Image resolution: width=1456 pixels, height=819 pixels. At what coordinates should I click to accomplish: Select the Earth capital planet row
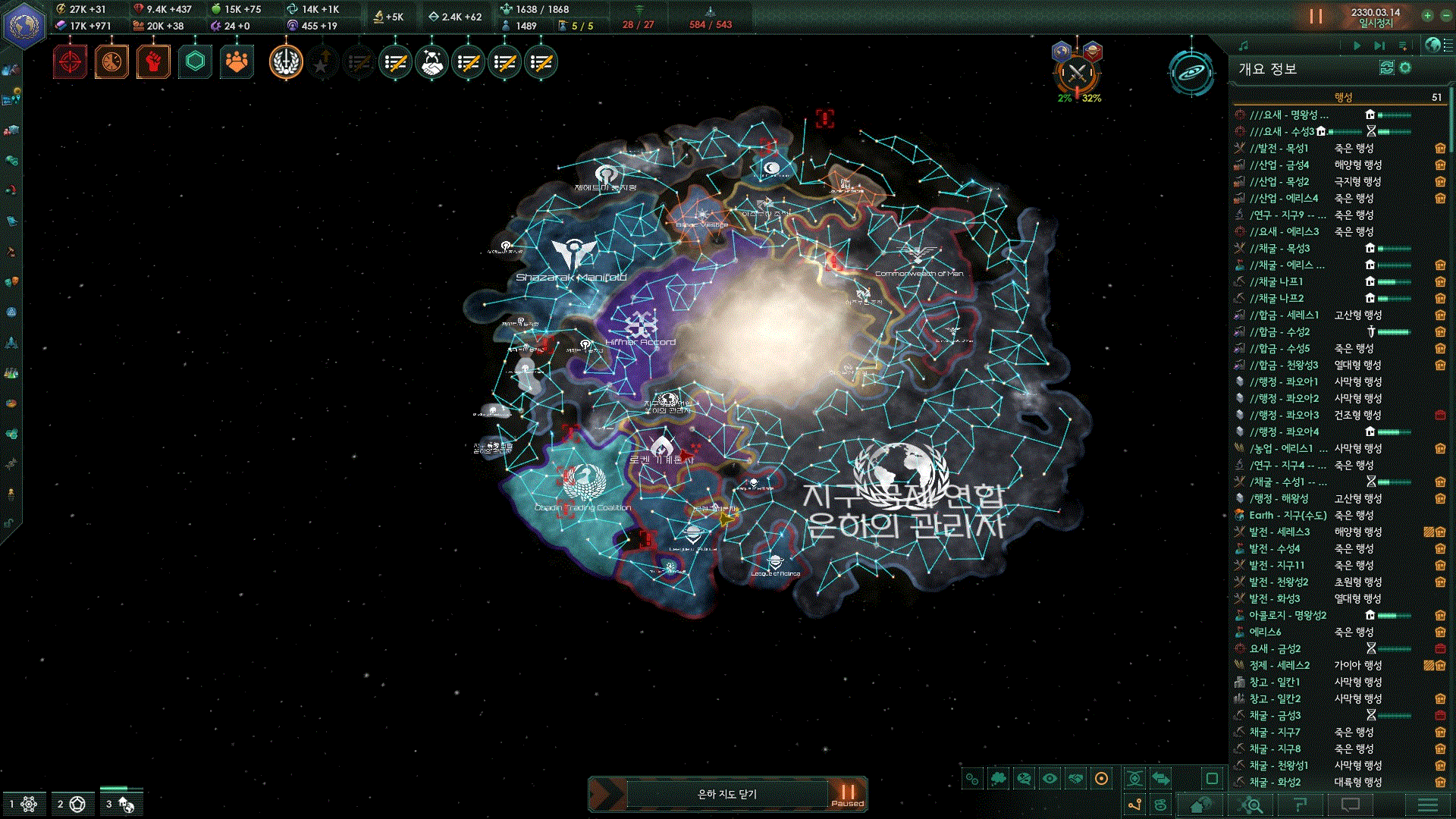(1288, 516)
